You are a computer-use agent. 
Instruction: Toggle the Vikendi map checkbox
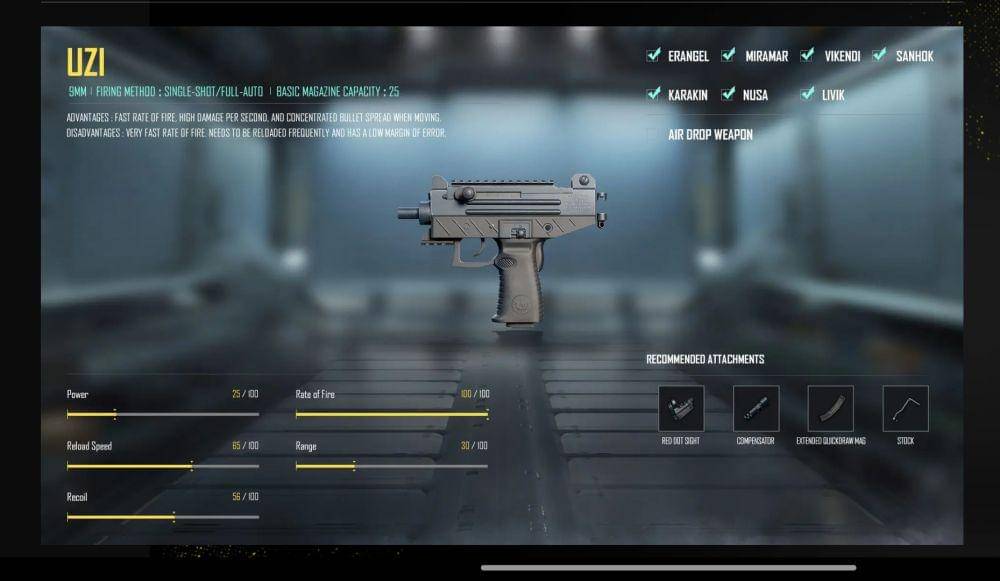tap(807, 56)
